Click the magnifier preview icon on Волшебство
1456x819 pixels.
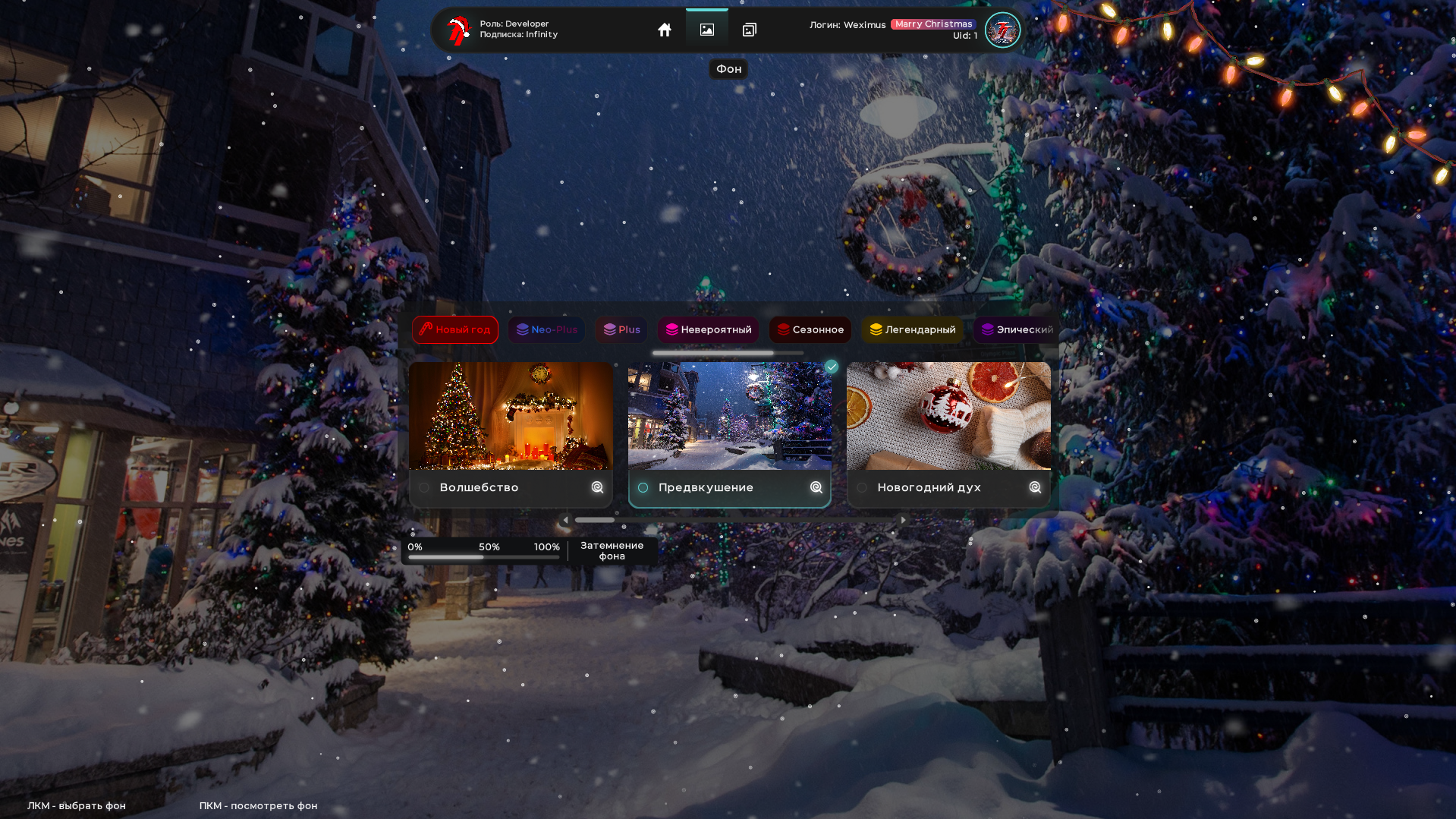(597, 488)
